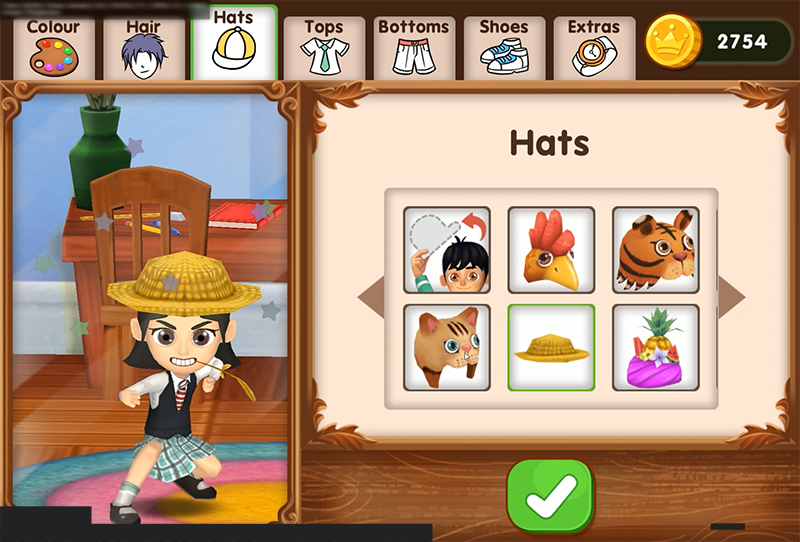Switch to the Colour tab
This screenshot has height=542, width=800.
pos(54,46)
